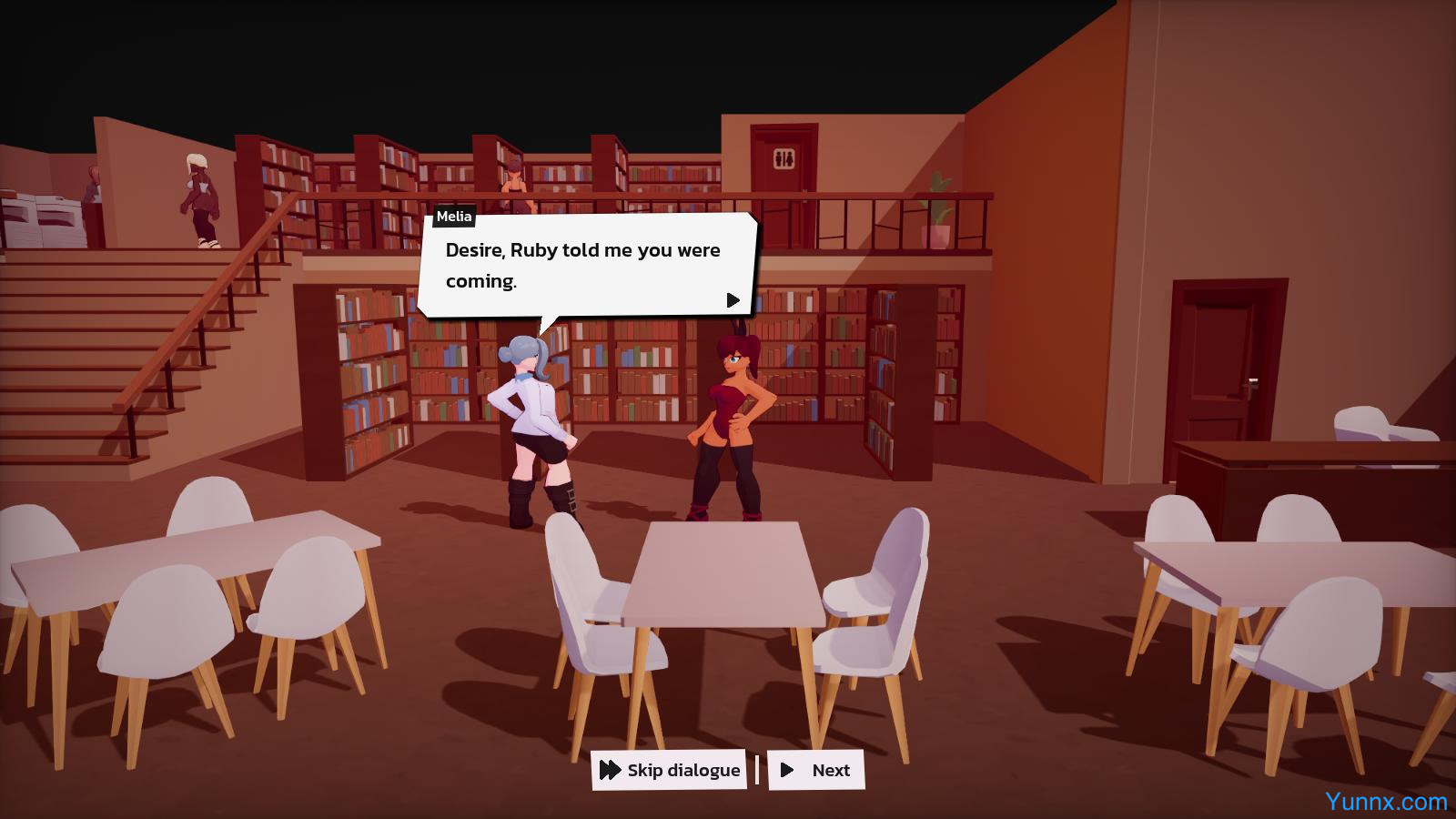This screenshot has height=819, width=1456.
Task: Click the arrow in Melia's speech bubble
Action: tap(733, 300)
